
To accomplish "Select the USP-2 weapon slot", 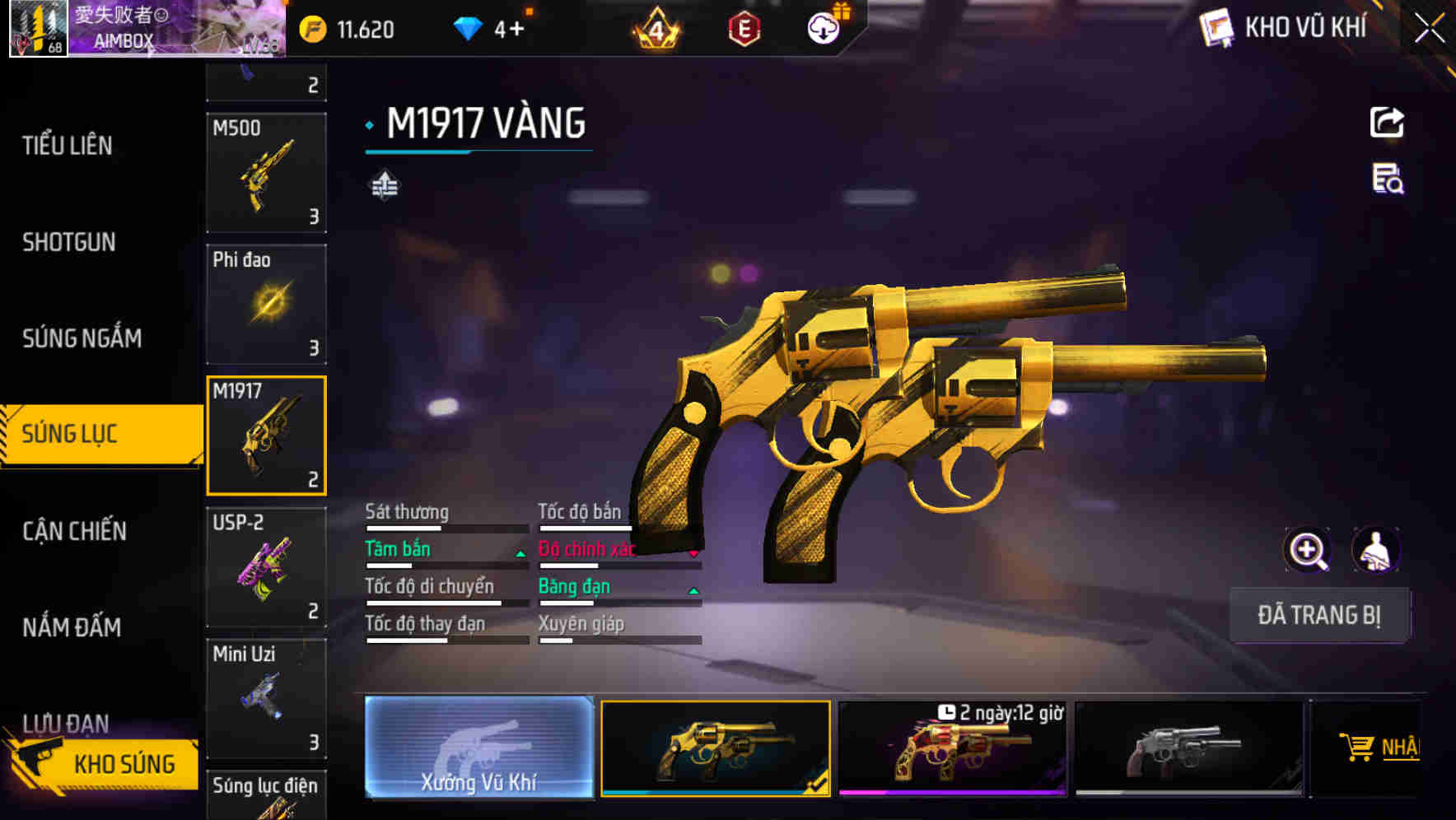I will (266, 567).
